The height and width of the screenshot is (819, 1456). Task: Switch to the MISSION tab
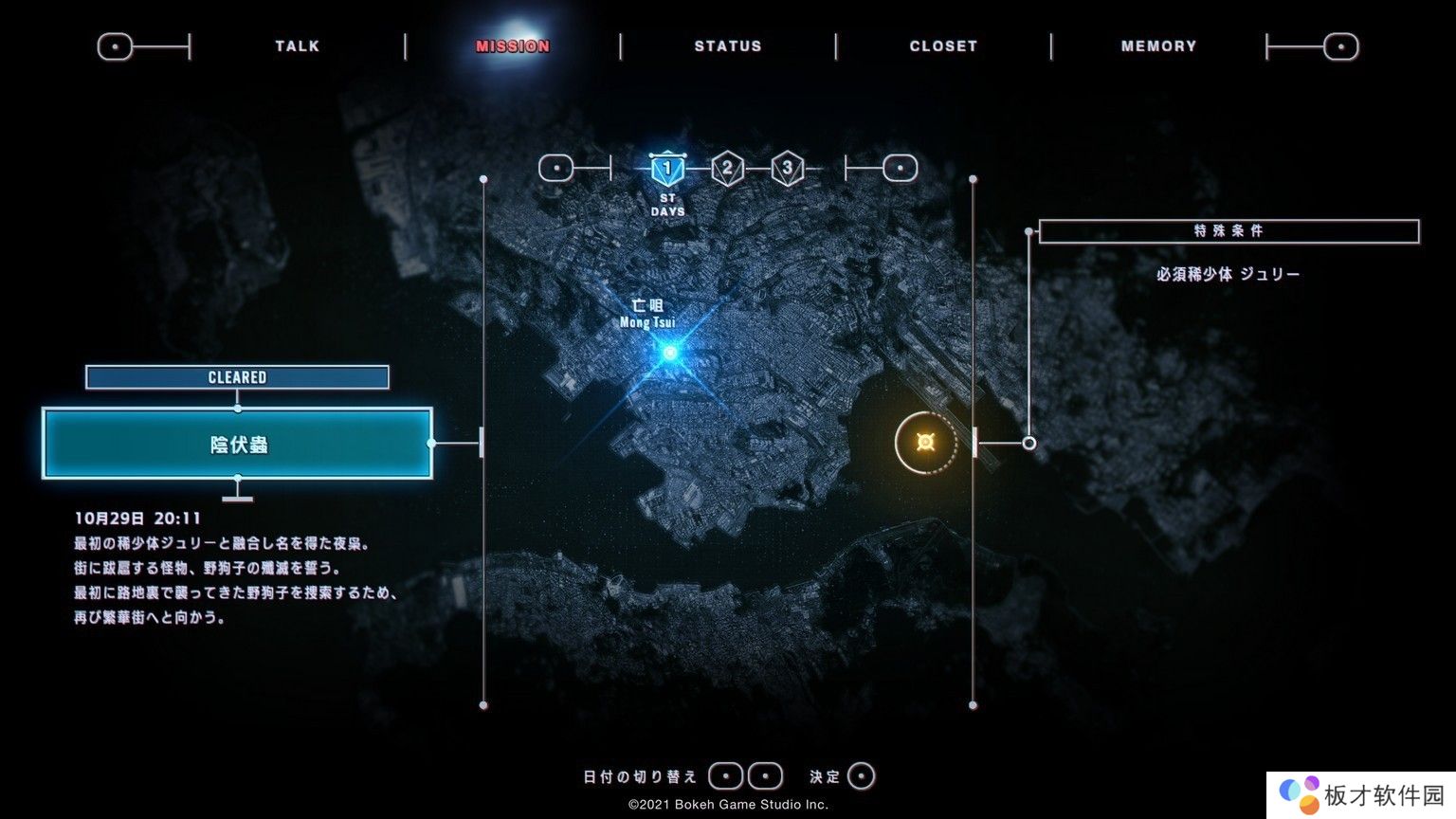(x=513, y=45)
